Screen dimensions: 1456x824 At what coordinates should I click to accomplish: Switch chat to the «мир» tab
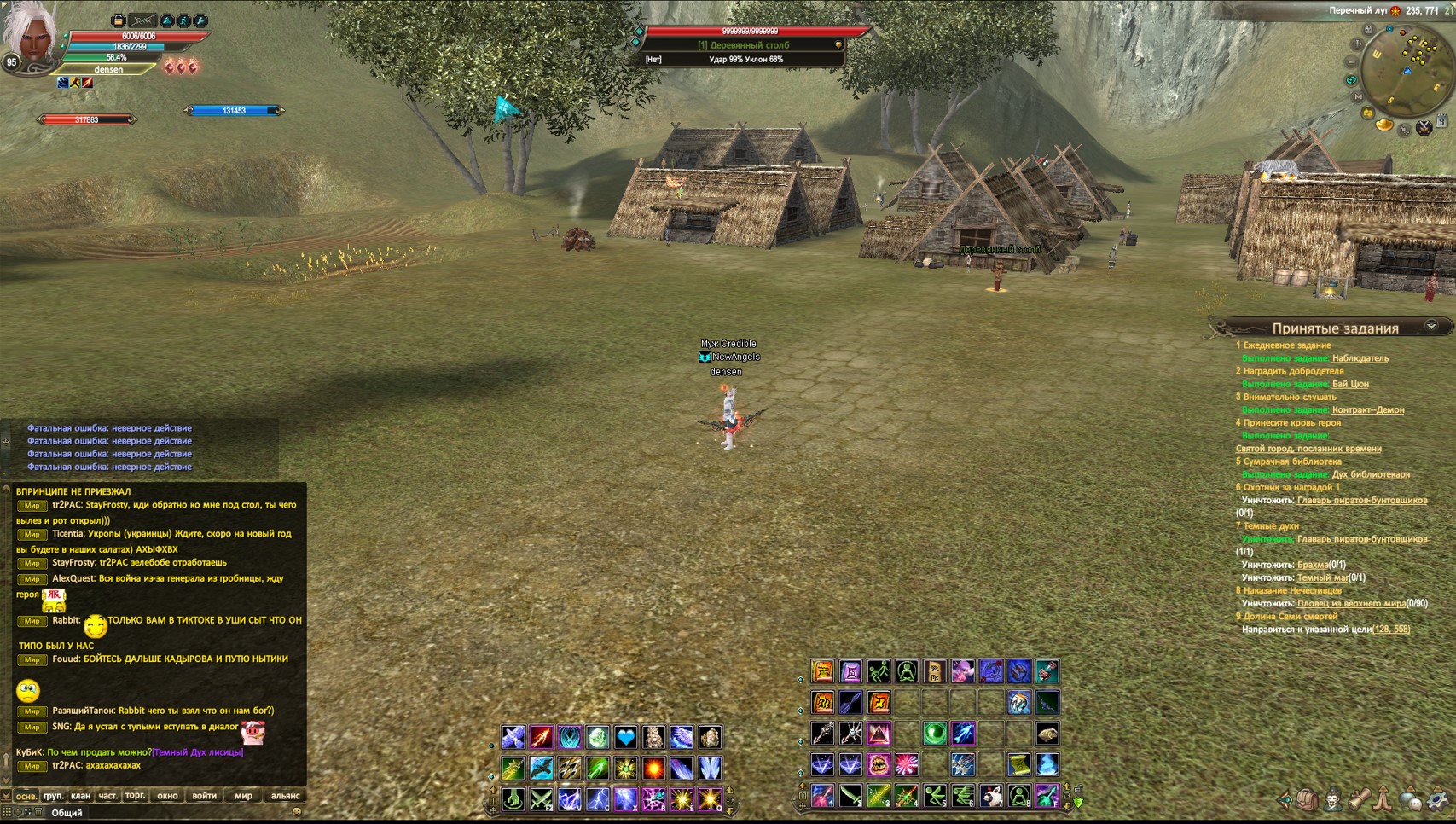click(243, 796)
